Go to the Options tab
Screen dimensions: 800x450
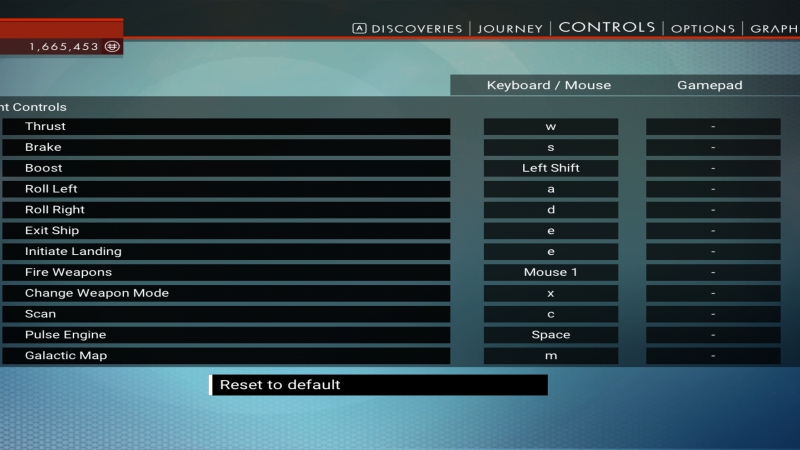click(x=703, y=28)
